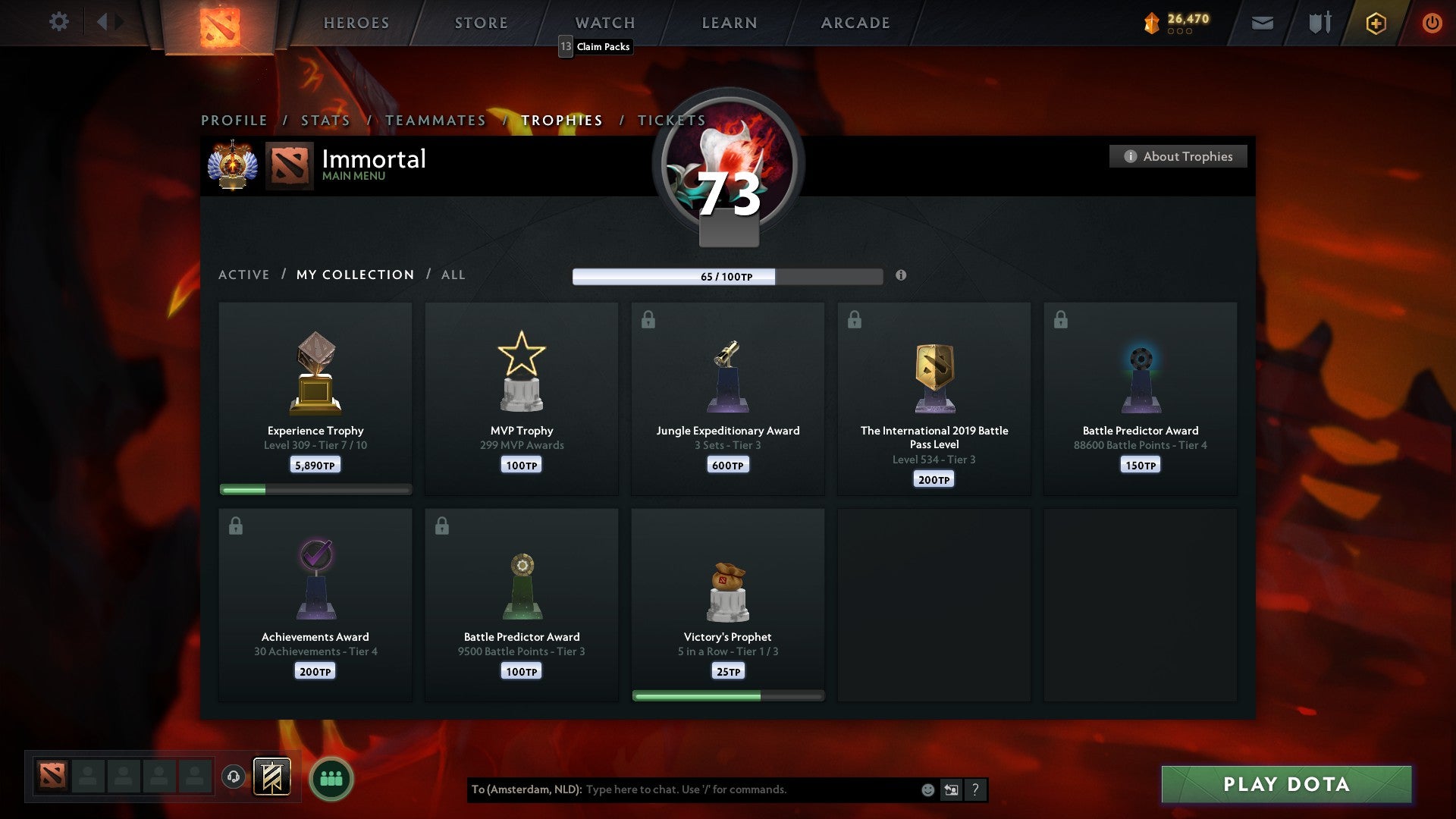The image size is (1456, 819).
Task: Open chat emoticons with the smiley icon
Action: [x=928, y=789]
